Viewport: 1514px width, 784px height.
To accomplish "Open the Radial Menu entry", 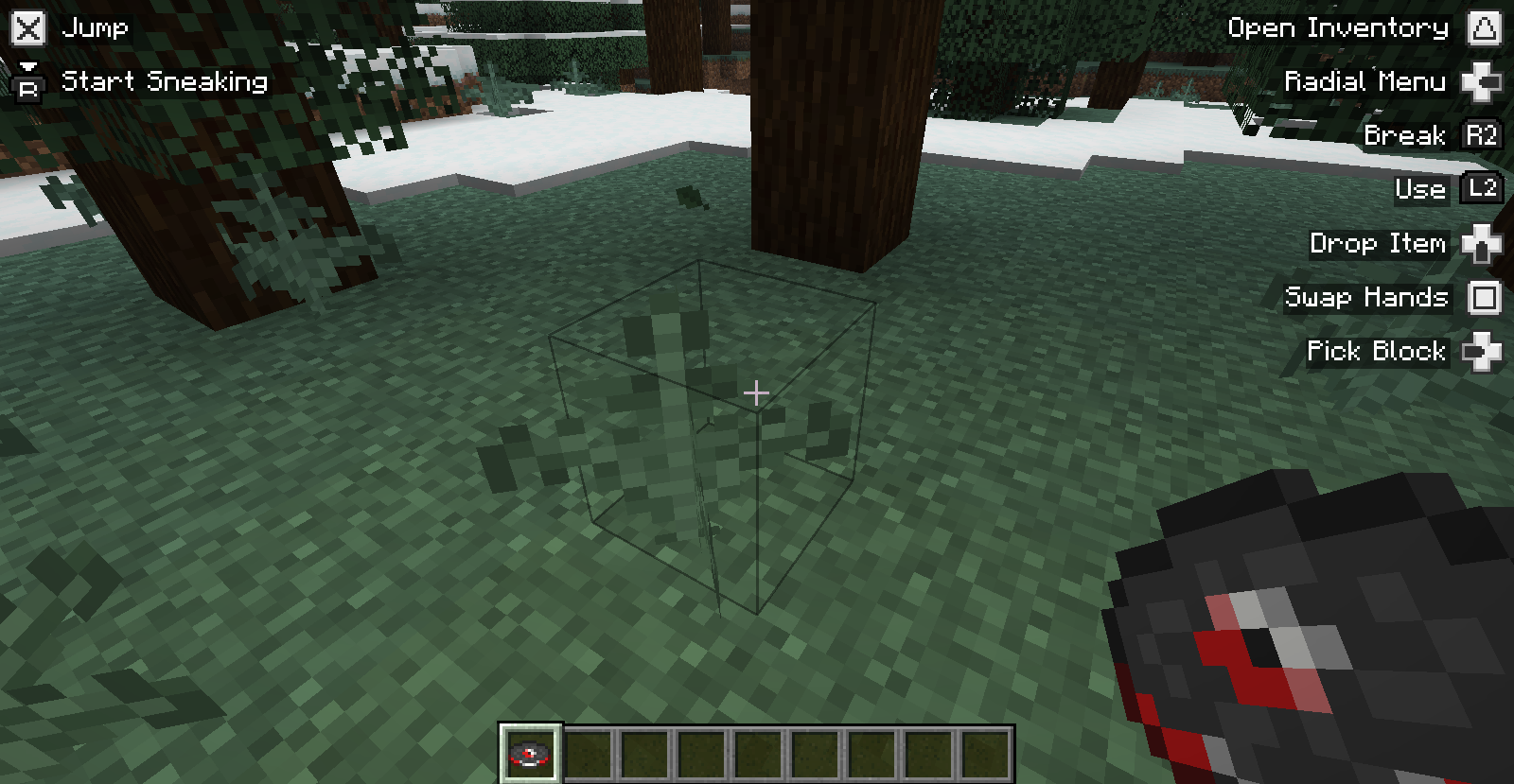I will point(1365,81).
